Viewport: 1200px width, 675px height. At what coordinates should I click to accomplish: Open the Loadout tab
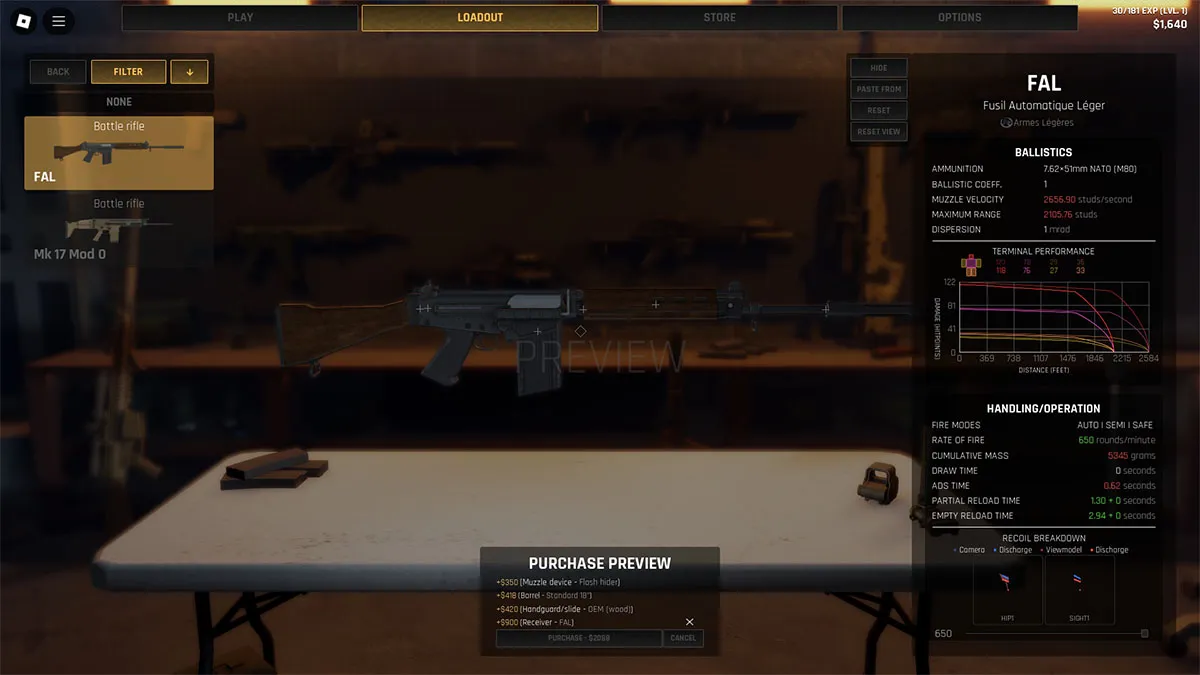(480, 18)
